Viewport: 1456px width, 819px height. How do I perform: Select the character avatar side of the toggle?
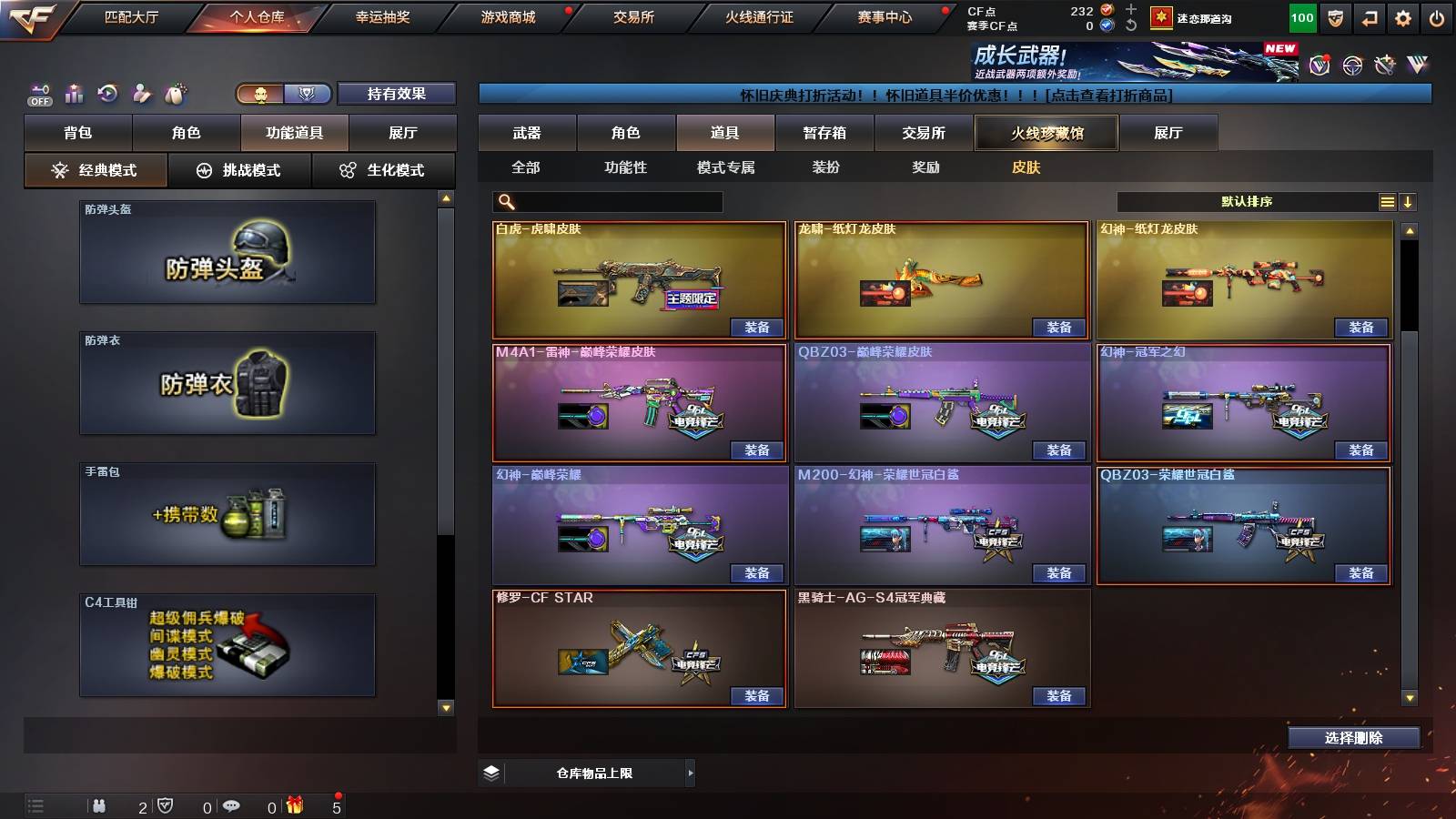(260, 93)
